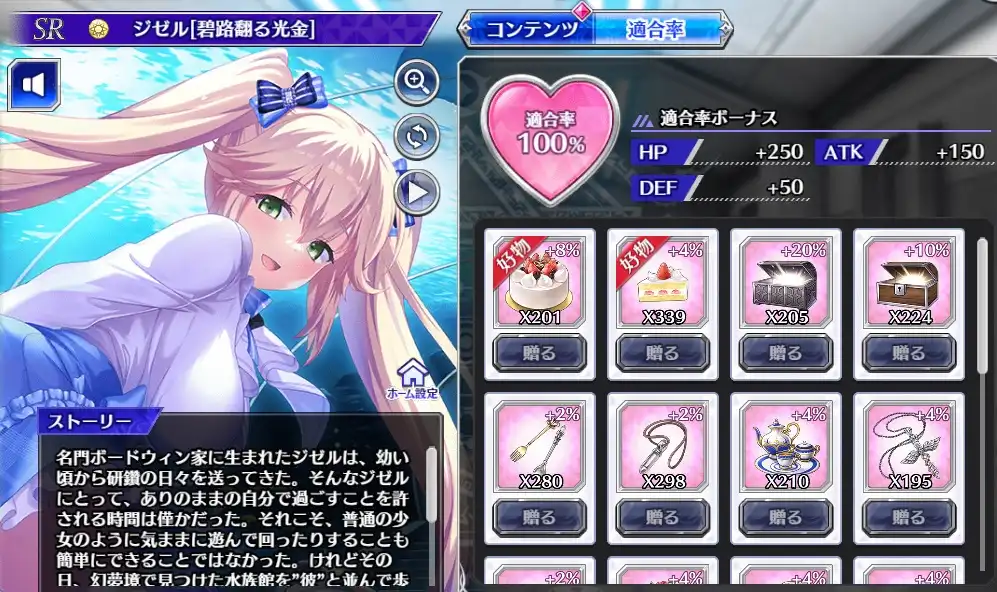Switch to the コンテンツ tab
The image size is (997, 592).
(531, 29)
